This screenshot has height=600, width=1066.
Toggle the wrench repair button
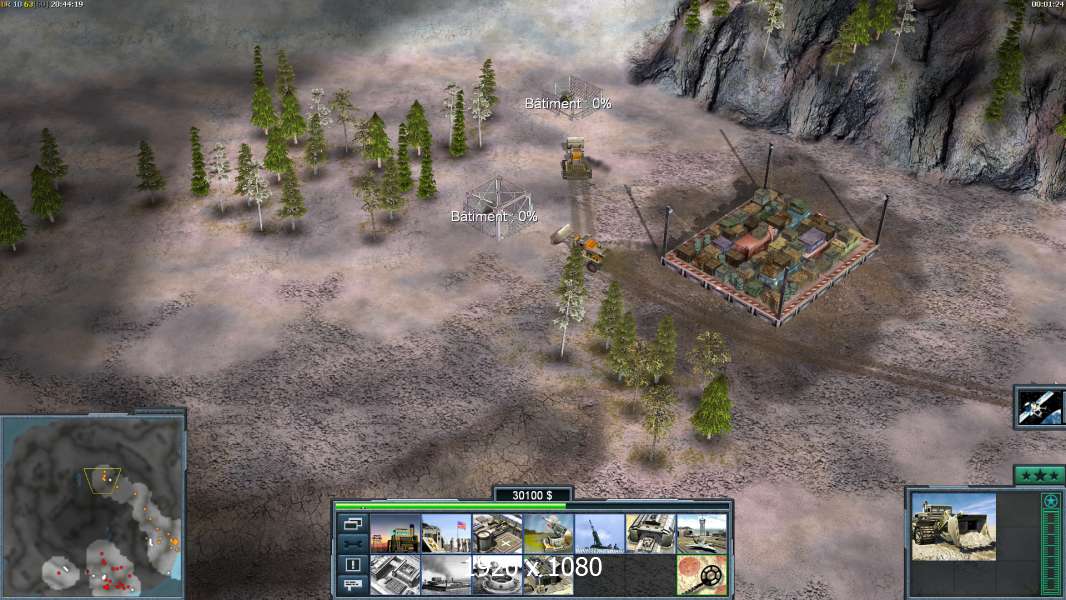click(353, 544)
